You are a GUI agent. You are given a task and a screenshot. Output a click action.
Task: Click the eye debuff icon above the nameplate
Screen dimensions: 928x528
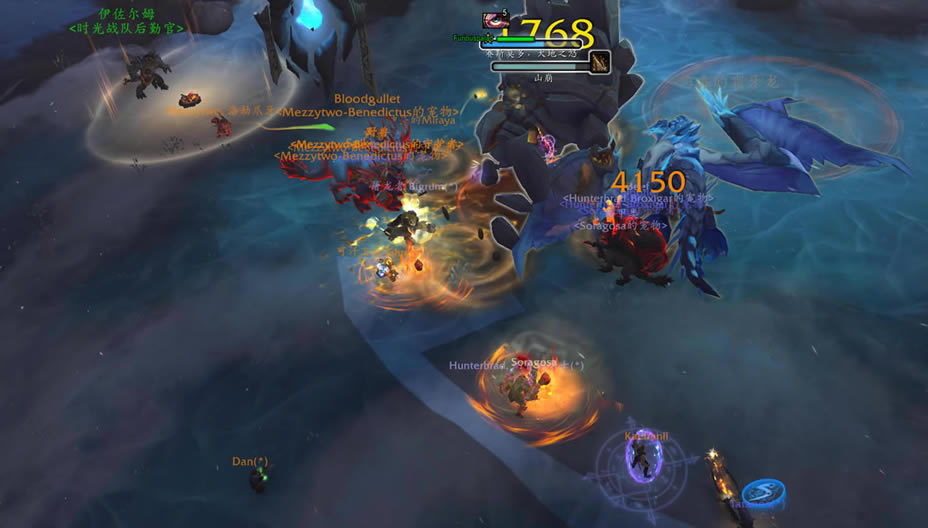point(495,20)
